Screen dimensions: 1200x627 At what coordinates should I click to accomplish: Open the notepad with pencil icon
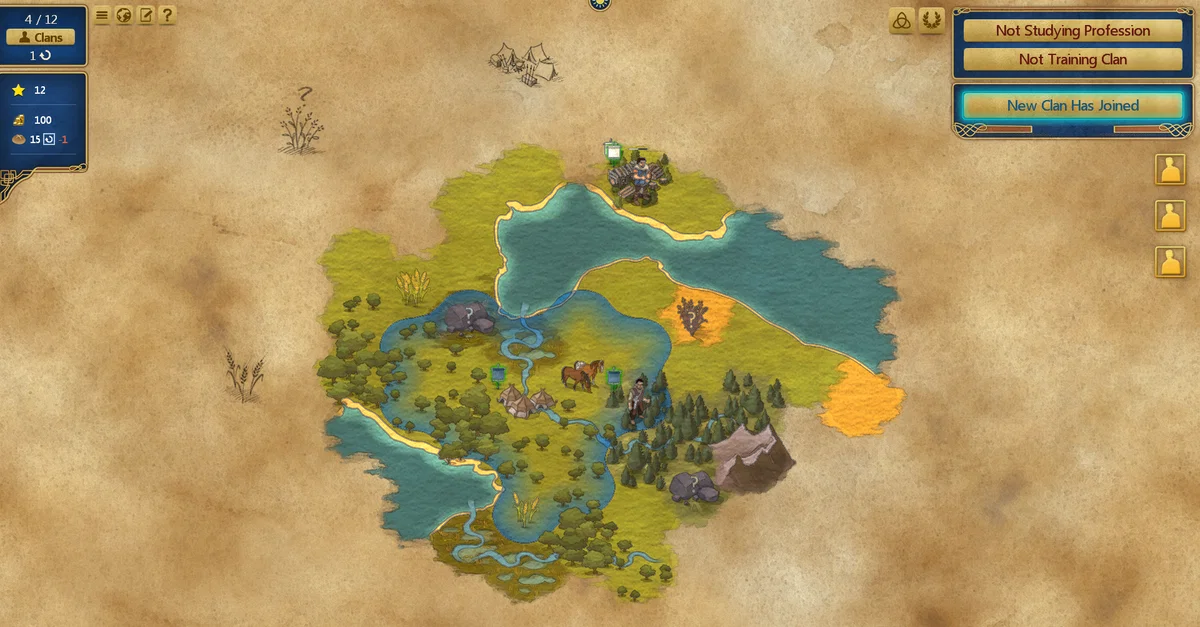[x=146, y=15]
